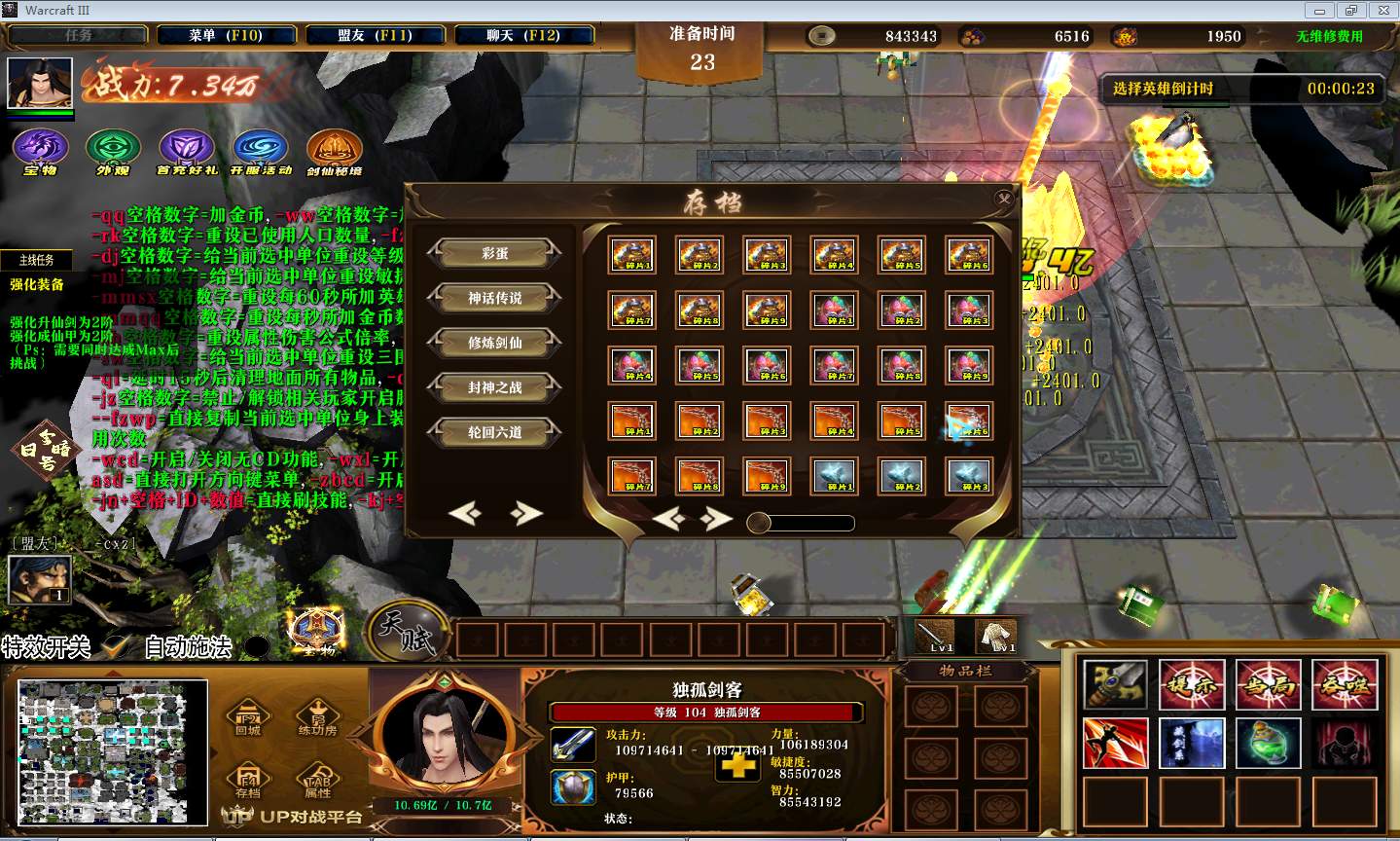1400x841 pixels.
Task: Open the 天赋 talent button
Action: click(x=407, y=632)
